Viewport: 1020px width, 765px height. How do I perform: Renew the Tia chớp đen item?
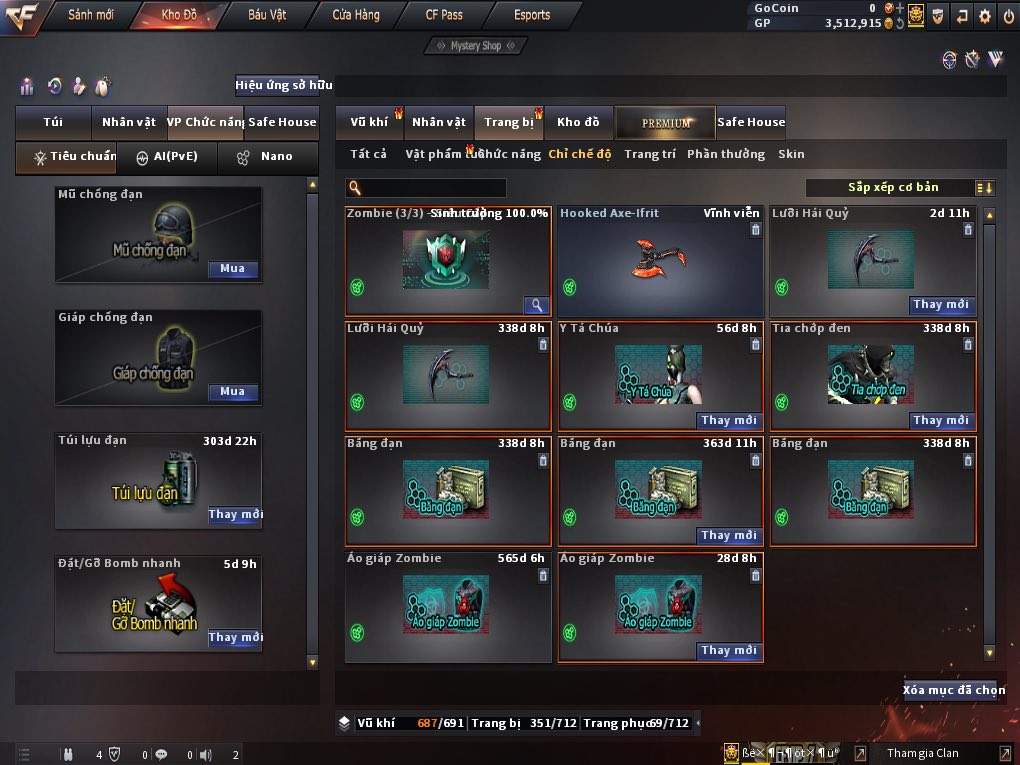tap(941, 421)
